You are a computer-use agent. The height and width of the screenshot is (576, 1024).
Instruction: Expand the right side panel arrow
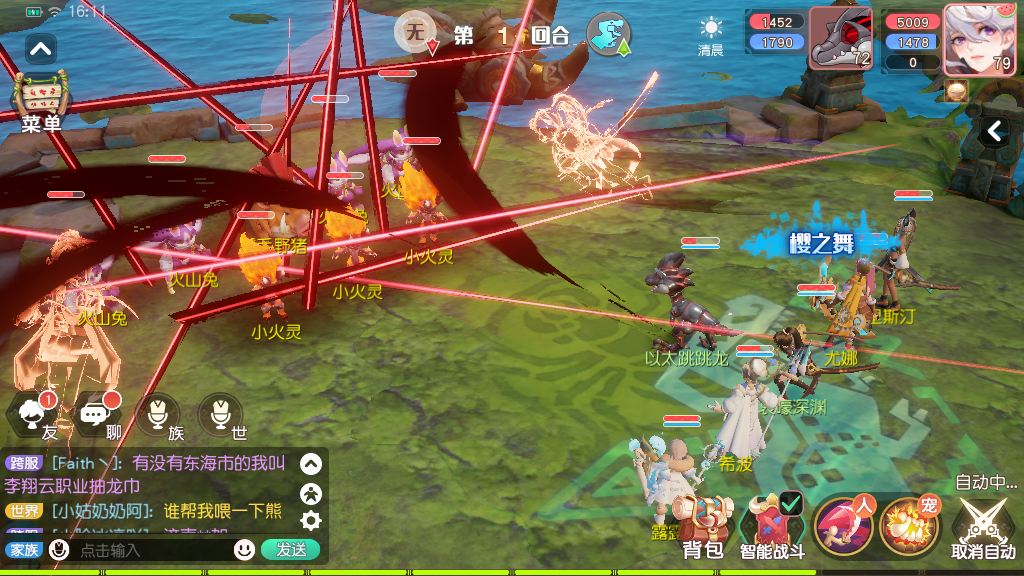995,131
